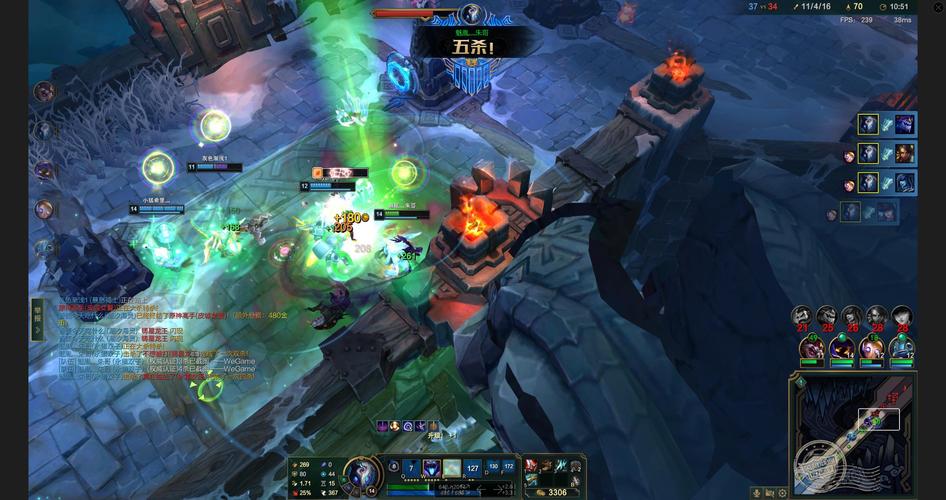
Task: Click the trinket item slot
Action: (576, 466)
